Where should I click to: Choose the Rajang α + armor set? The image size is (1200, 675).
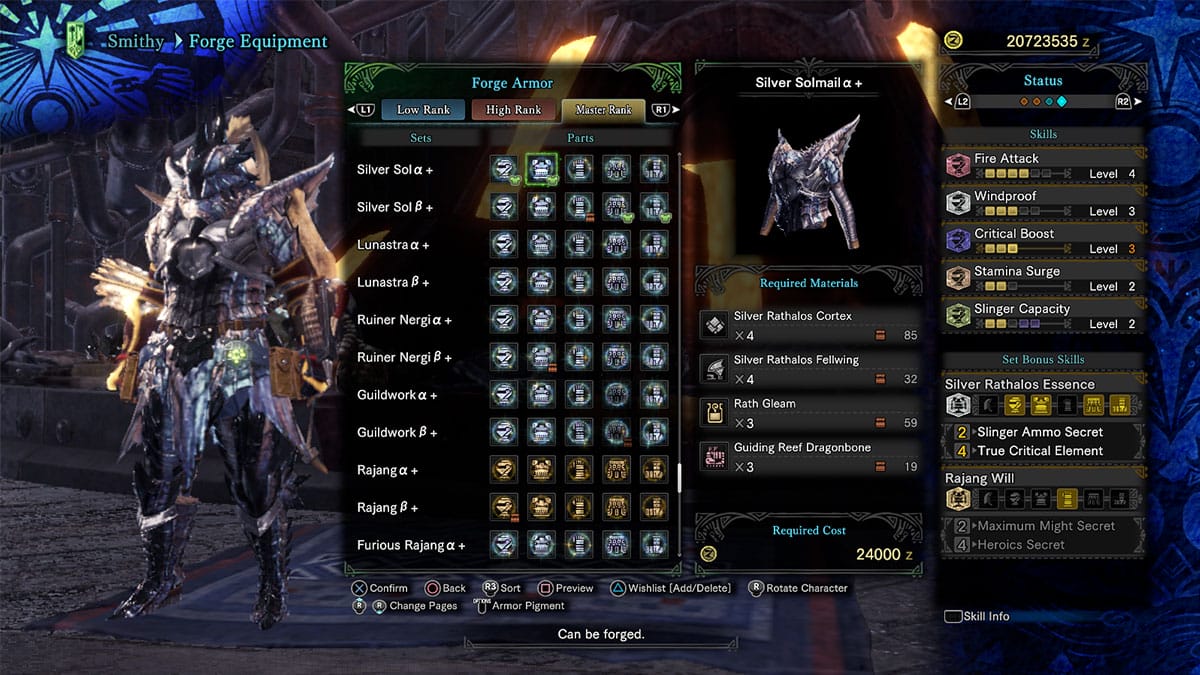(x=387, y=470)
